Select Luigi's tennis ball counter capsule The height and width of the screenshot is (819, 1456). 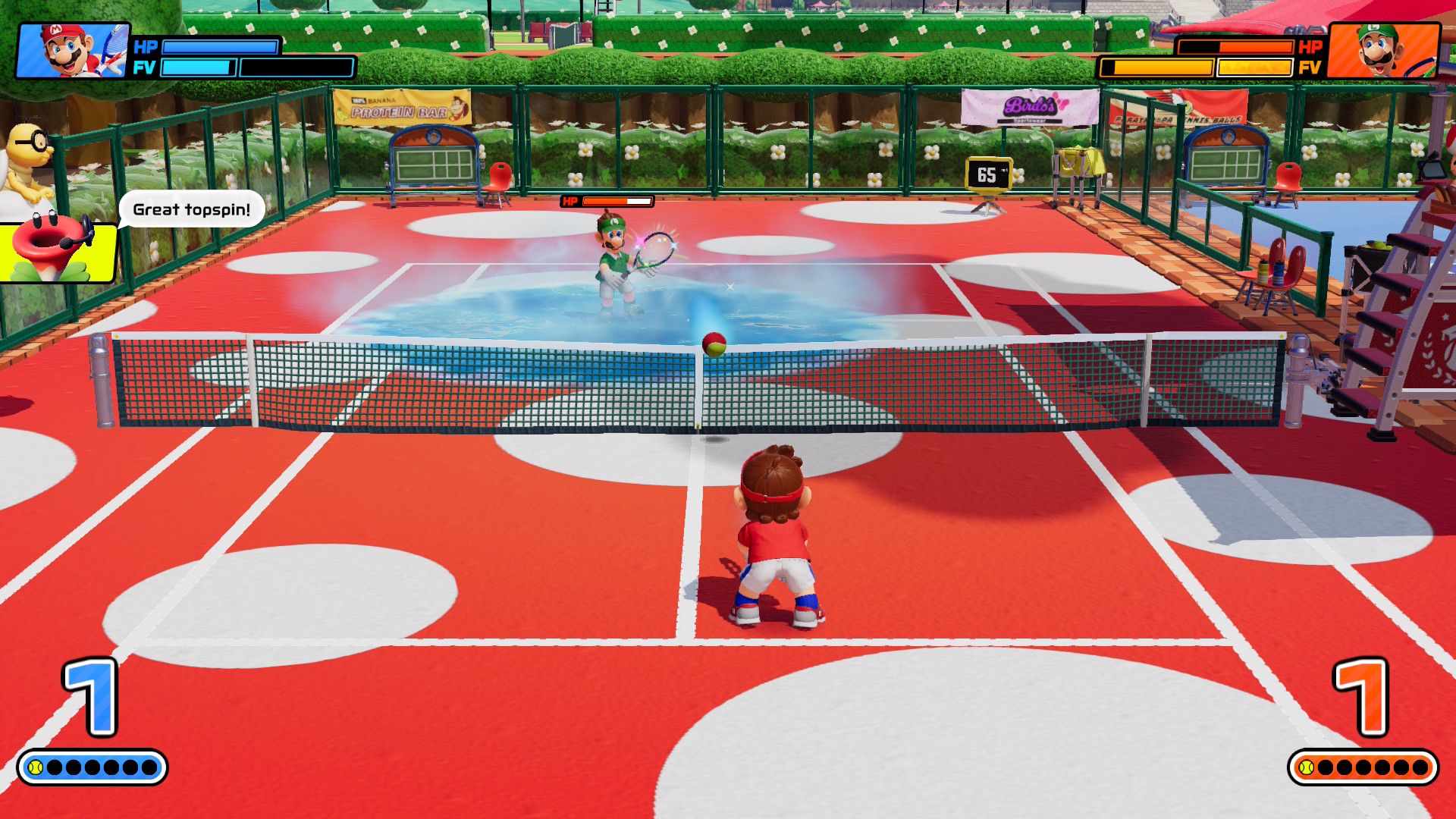point(1365,767)
